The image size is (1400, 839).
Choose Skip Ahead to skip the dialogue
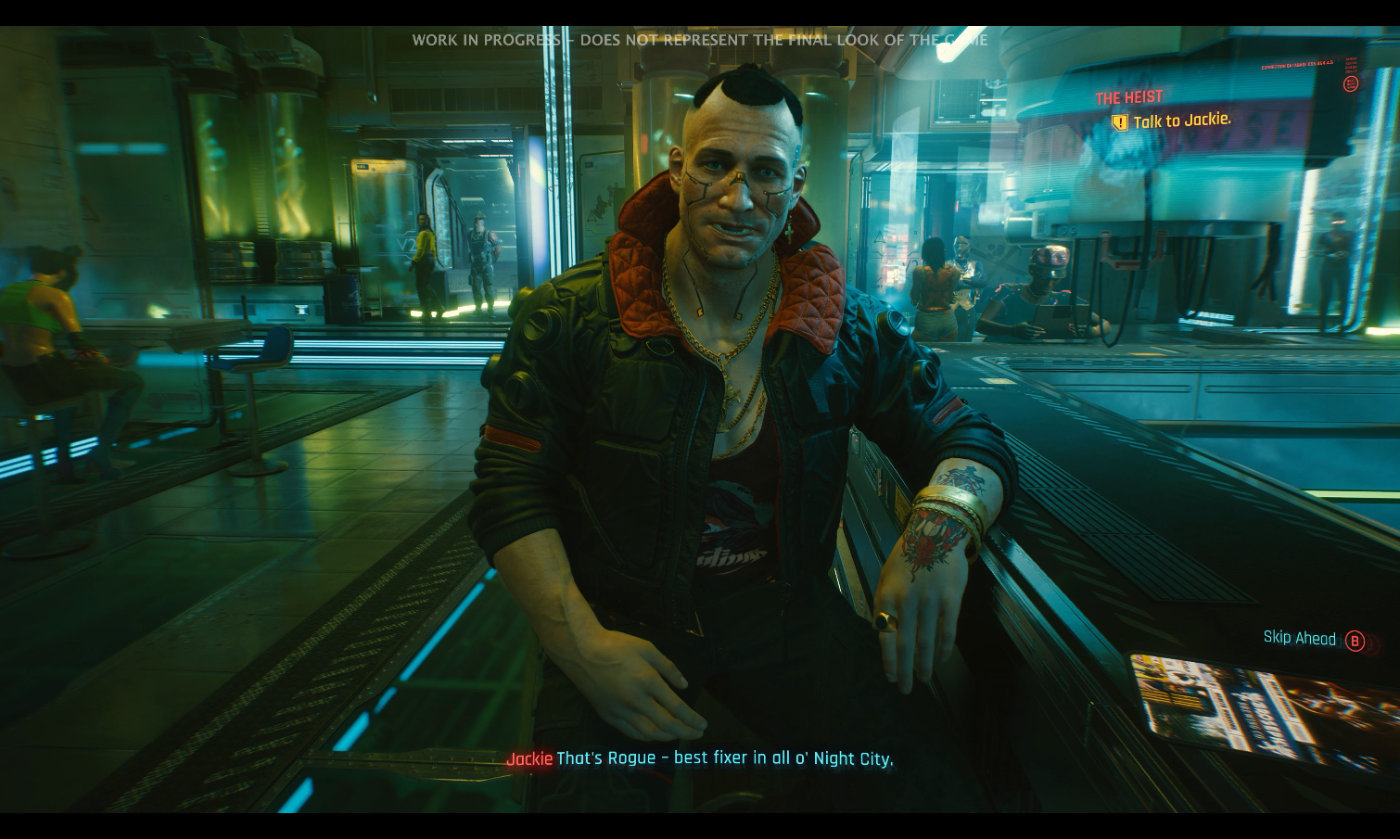click(1300, 638)
